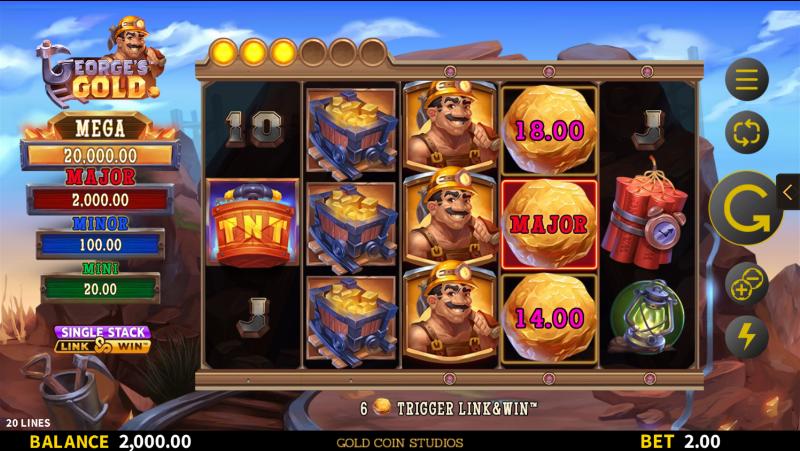Toggle the lightning bolt quick spin
The height and width of the screenshot is (451, 800).
pyautogui.click(x=746, y=337)
